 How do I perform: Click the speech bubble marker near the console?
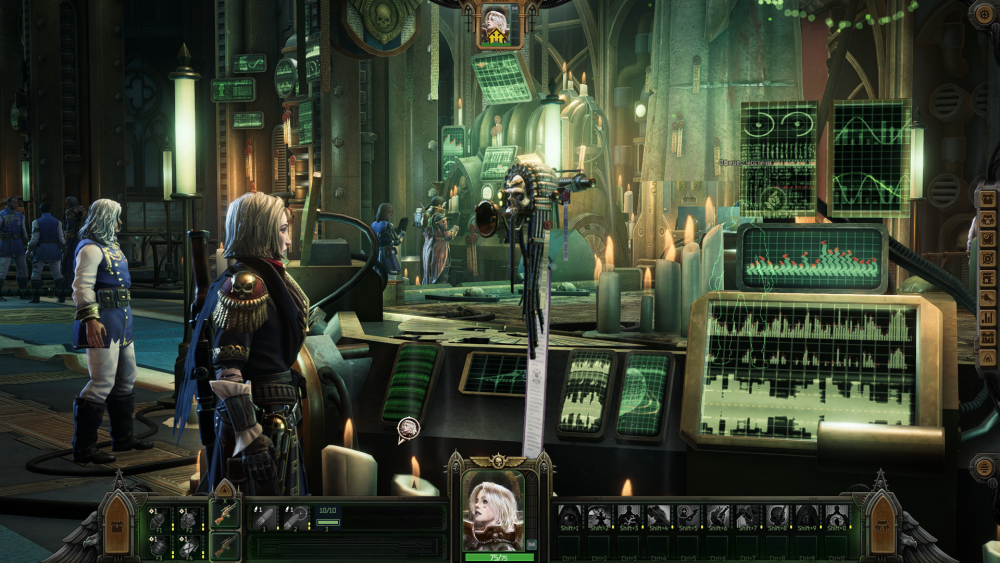408,430
